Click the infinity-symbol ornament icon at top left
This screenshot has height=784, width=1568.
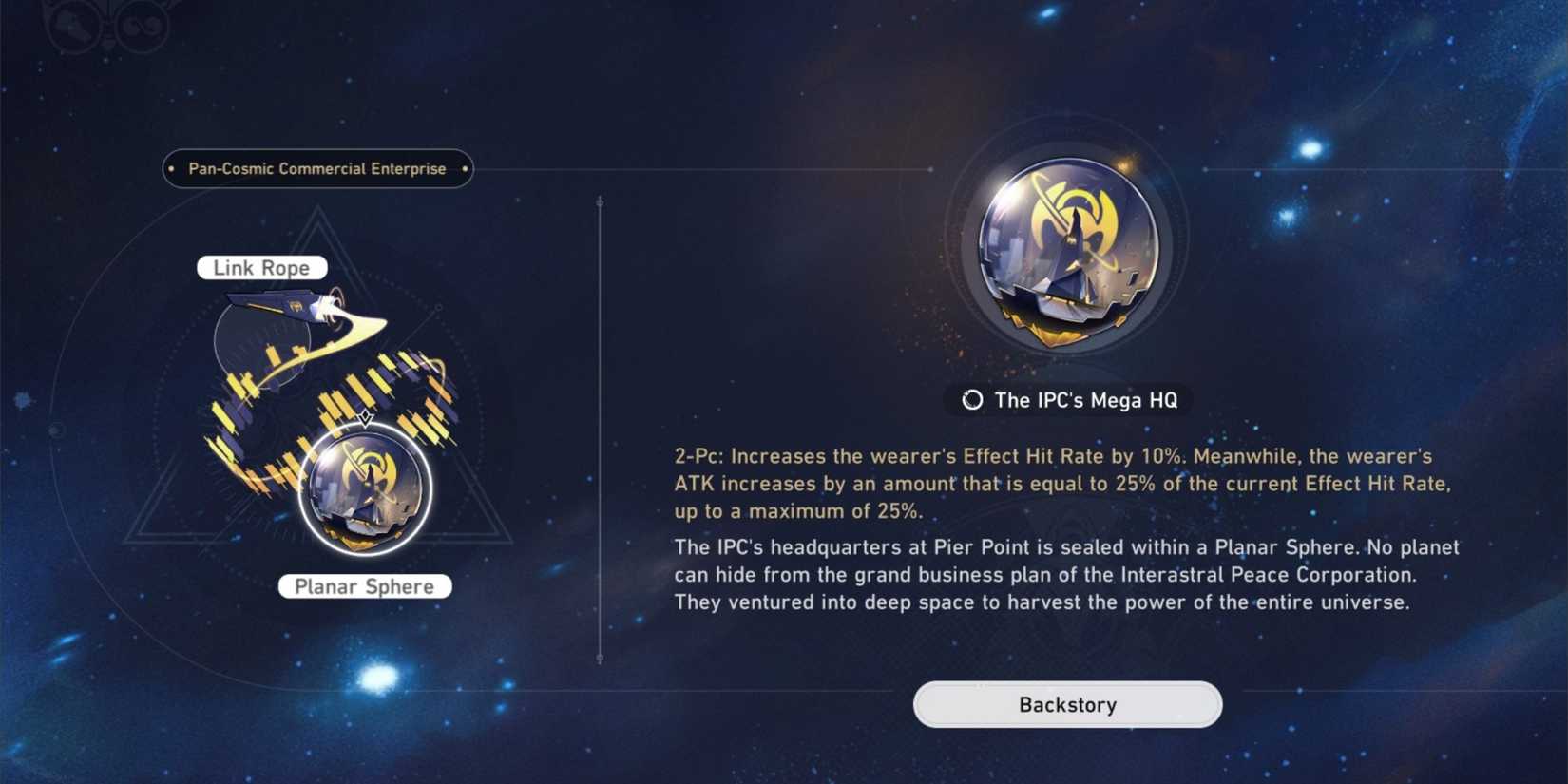pos(141,24)
